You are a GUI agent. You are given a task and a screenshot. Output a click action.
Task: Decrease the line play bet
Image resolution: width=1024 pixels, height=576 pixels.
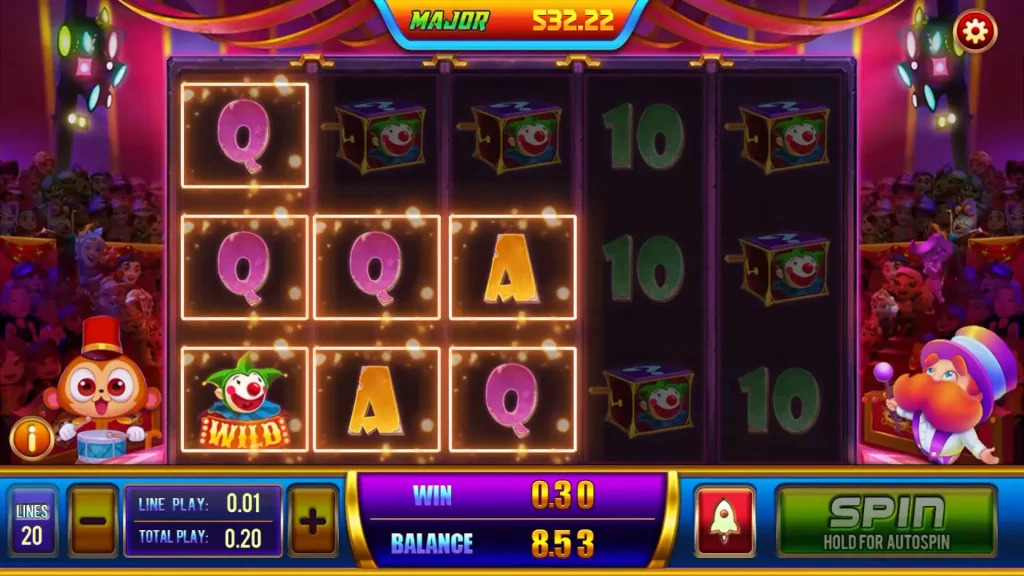point(94,520)
